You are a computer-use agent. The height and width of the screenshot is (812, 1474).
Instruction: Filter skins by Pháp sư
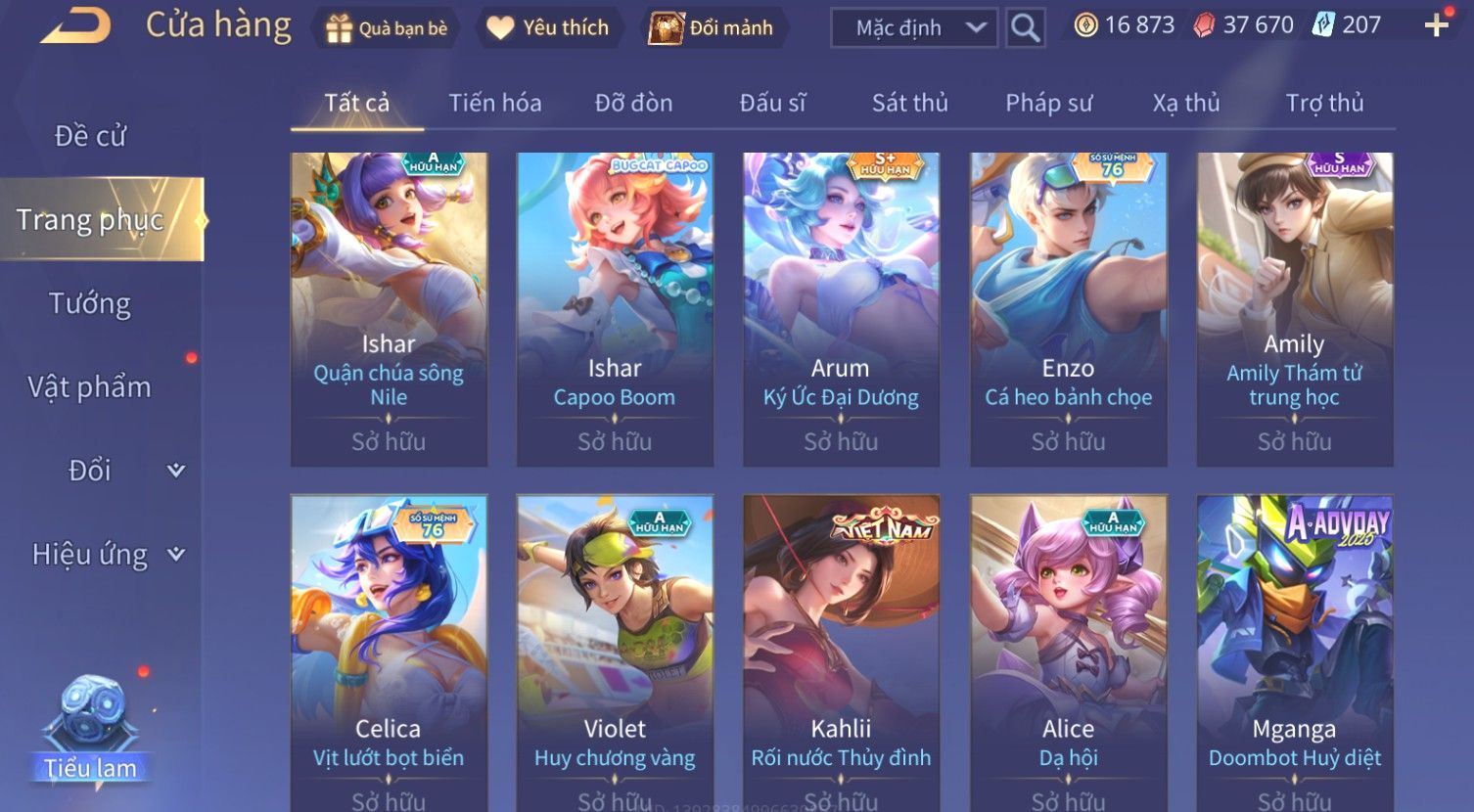point(1048,103)
